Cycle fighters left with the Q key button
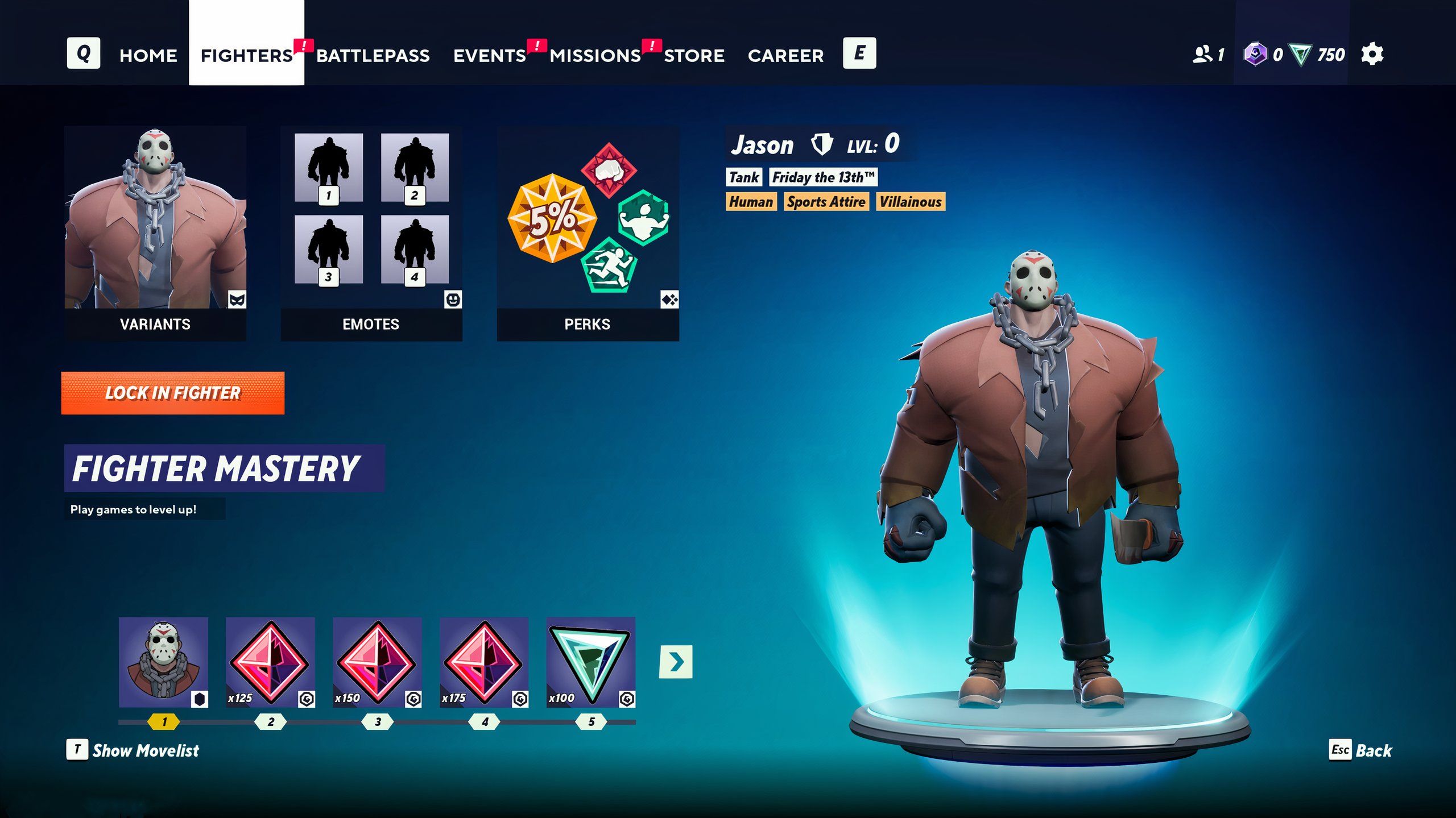Image resolution: width=1456 pixels, height=818 pixels. 83,55
